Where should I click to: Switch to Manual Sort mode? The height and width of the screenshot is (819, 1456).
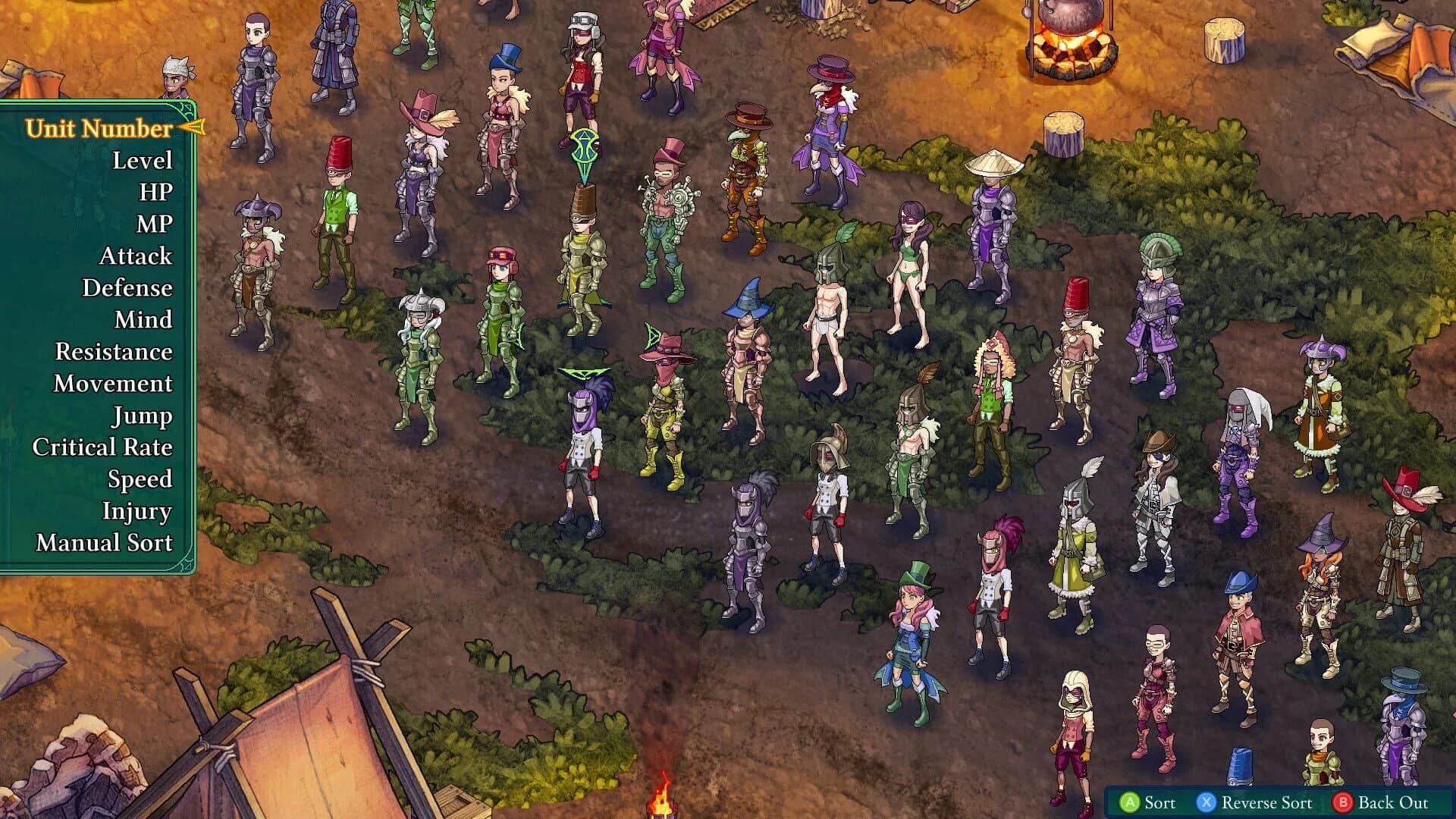coord(104,544)
